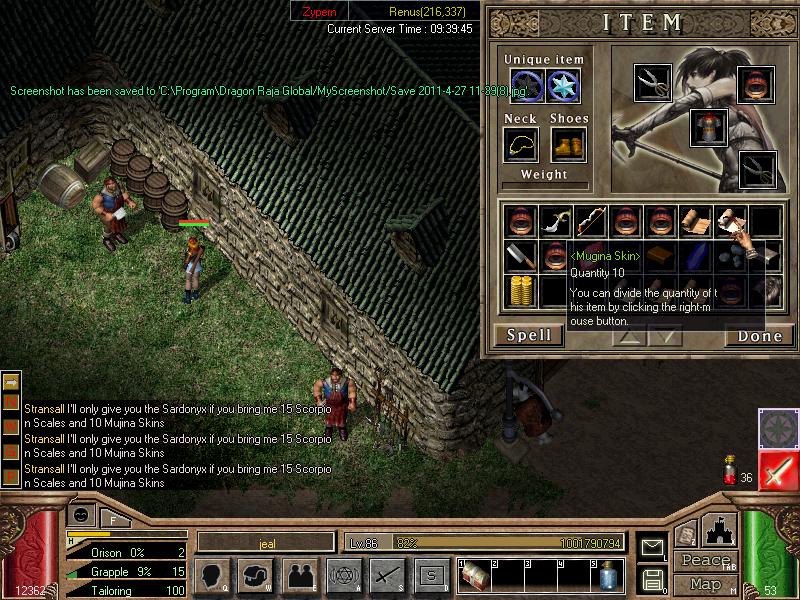Image resolution: width=800 pixels, height=600 pixels.
Task: Select the neck amulet equipment slot
Action: point(520,146)
